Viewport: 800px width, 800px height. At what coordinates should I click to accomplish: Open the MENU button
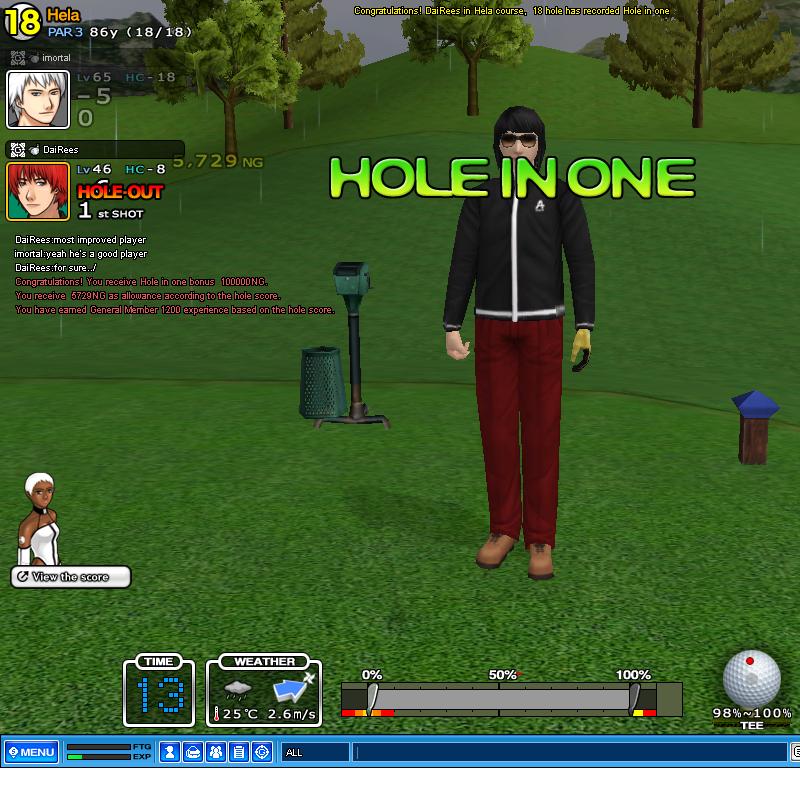[x=31, y=752]
